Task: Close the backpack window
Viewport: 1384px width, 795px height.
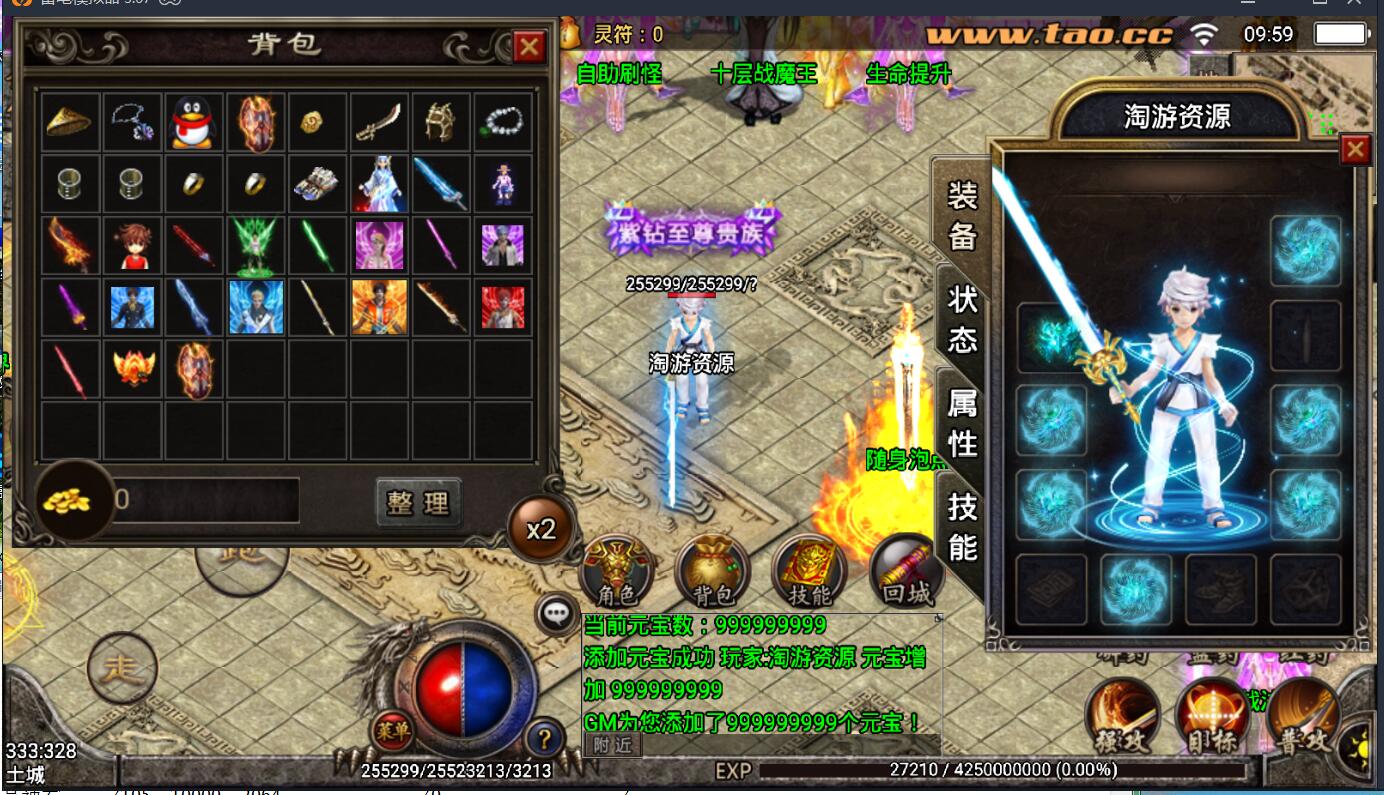Action: [528, 46]
